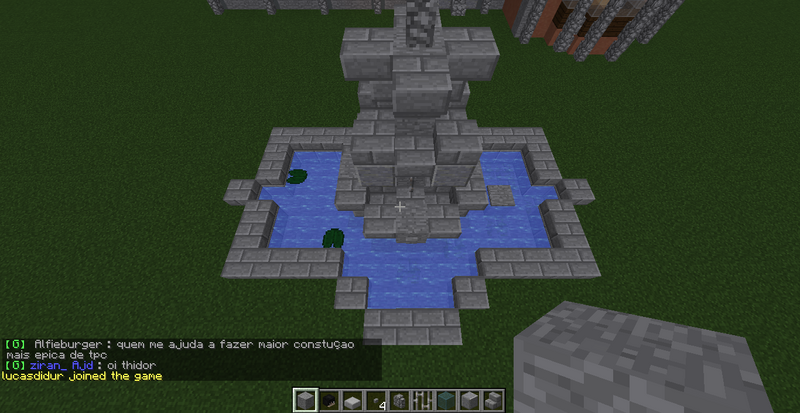Choose the stone slab hotbar slot

tap(352, 401)
